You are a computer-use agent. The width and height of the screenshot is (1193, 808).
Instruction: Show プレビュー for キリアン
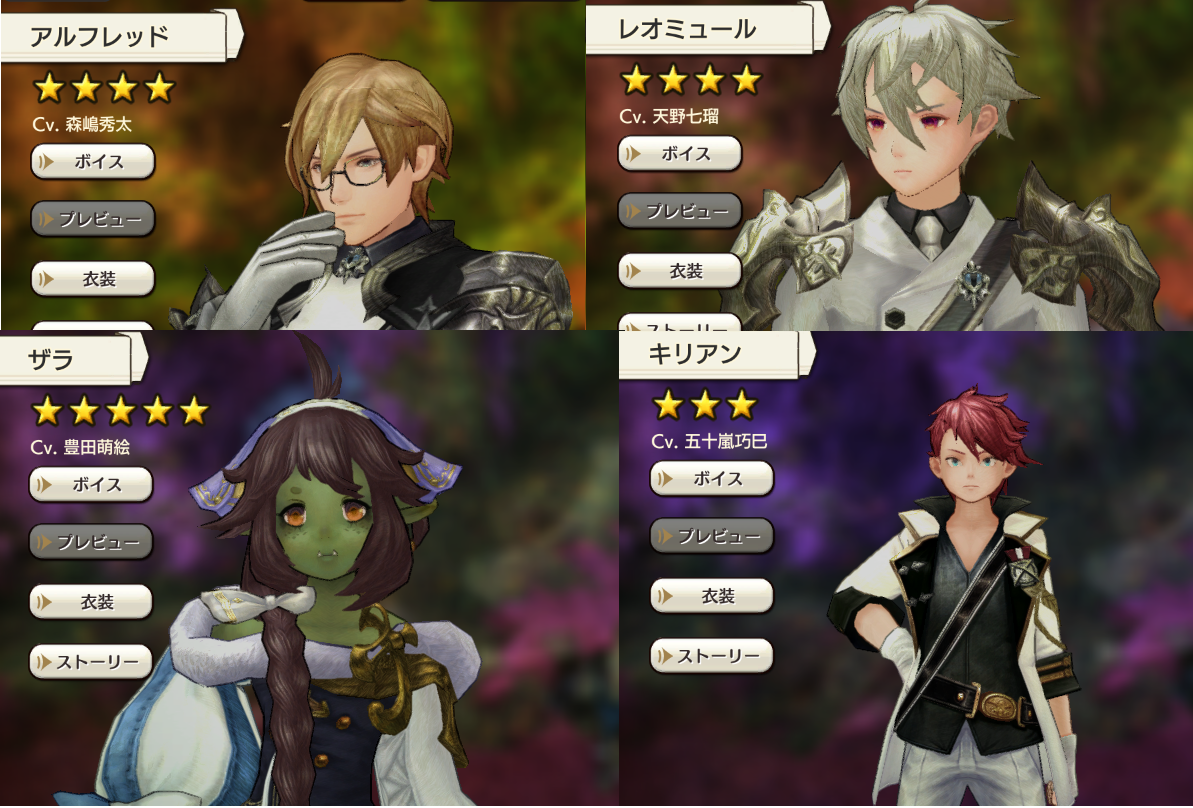[712, 536]
